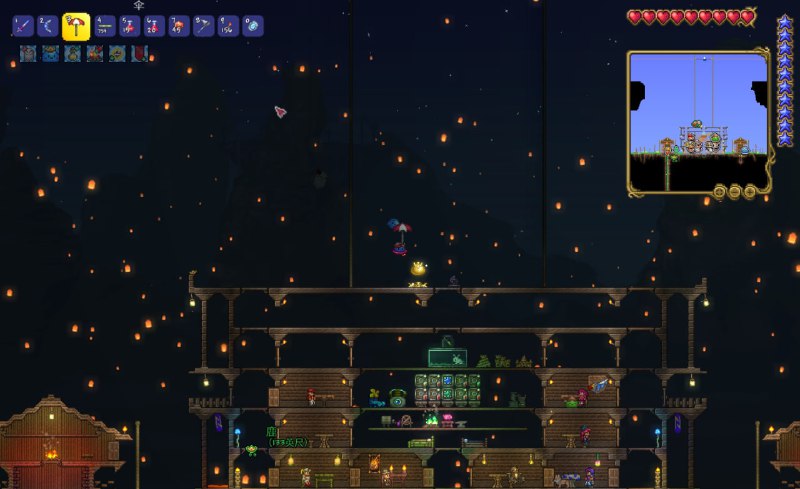The width and height of the screenshot is (800, 489).
Task: Select the sword in hotbar slot 1
Action: coord(23,25)
